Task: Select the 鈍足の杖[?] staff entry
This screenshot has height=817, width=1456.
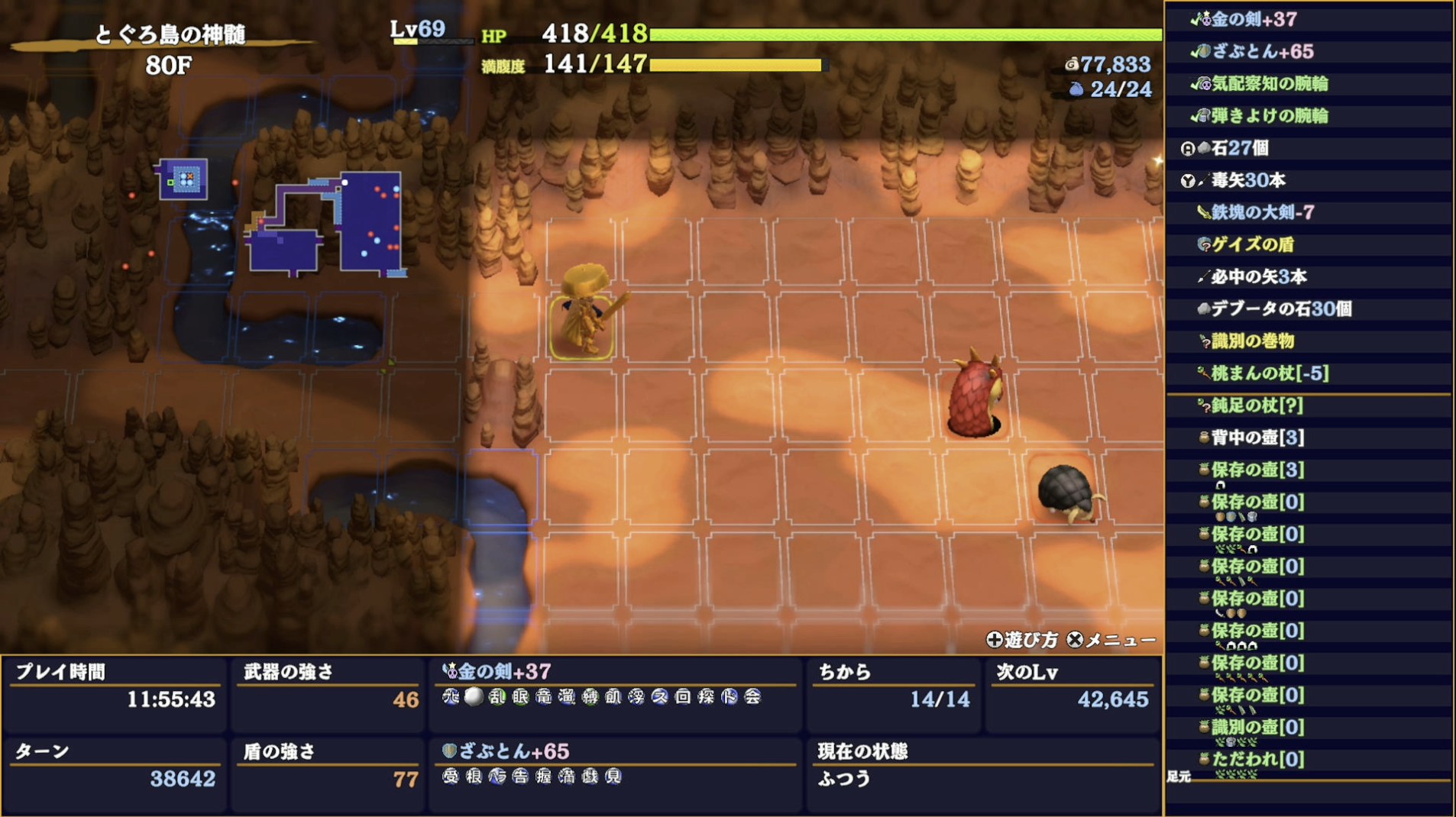Action: [x=1257, y=405]
